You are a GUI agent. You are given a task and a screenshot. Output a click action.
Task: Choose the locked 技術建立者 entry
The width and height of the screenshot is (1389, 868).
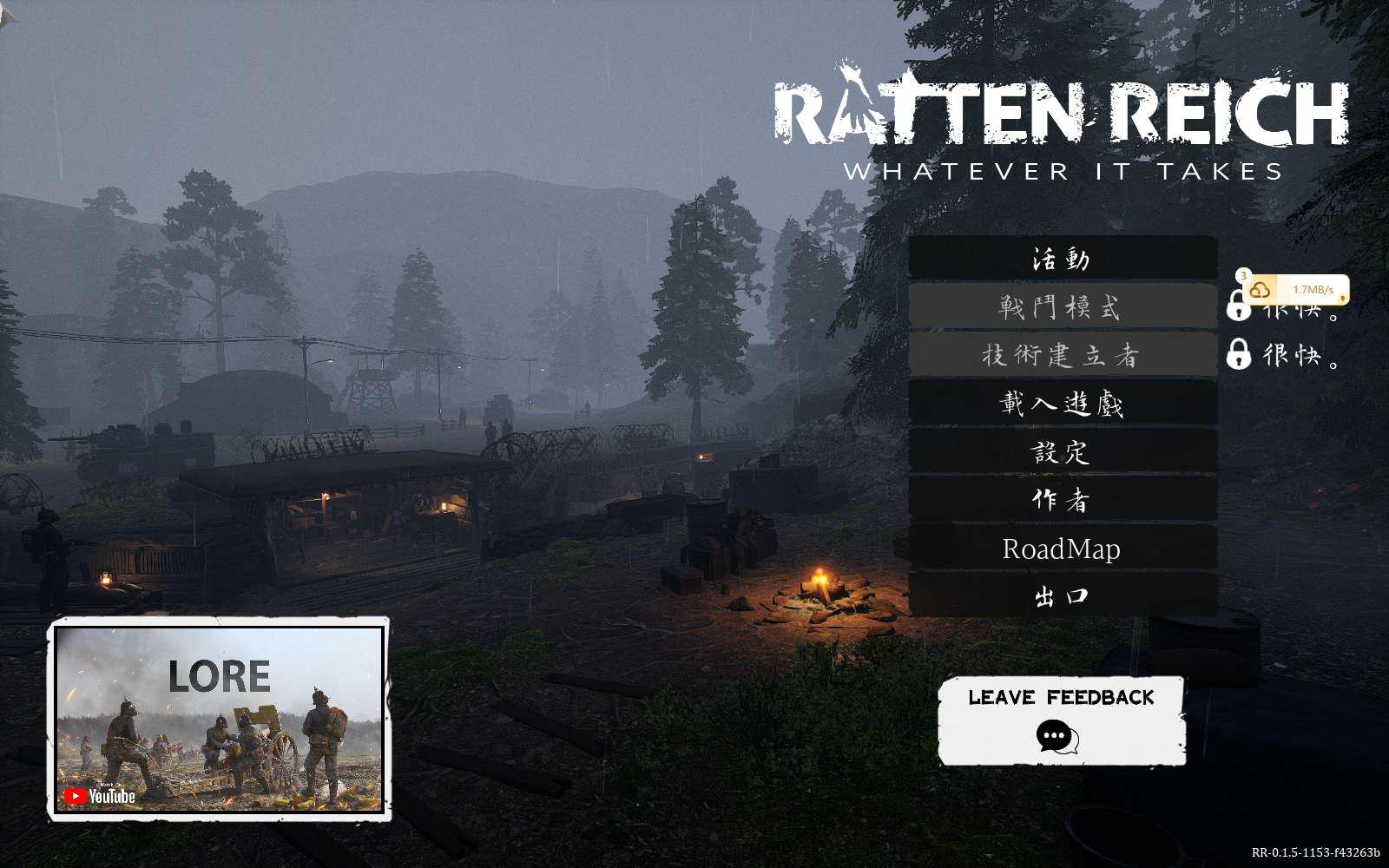(x=1062, y=355)
